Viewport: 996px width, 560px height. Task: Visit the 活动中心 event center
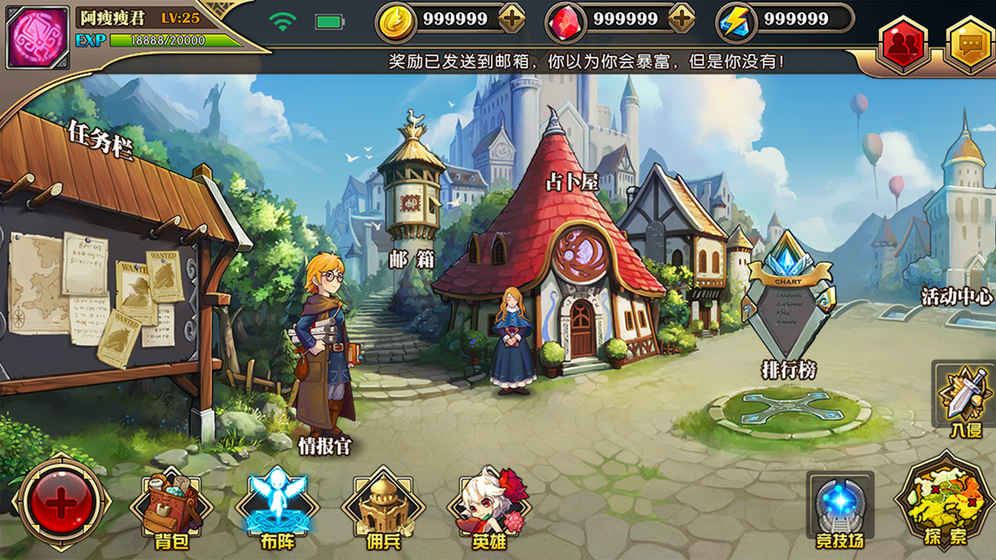[x=957, y=240]
